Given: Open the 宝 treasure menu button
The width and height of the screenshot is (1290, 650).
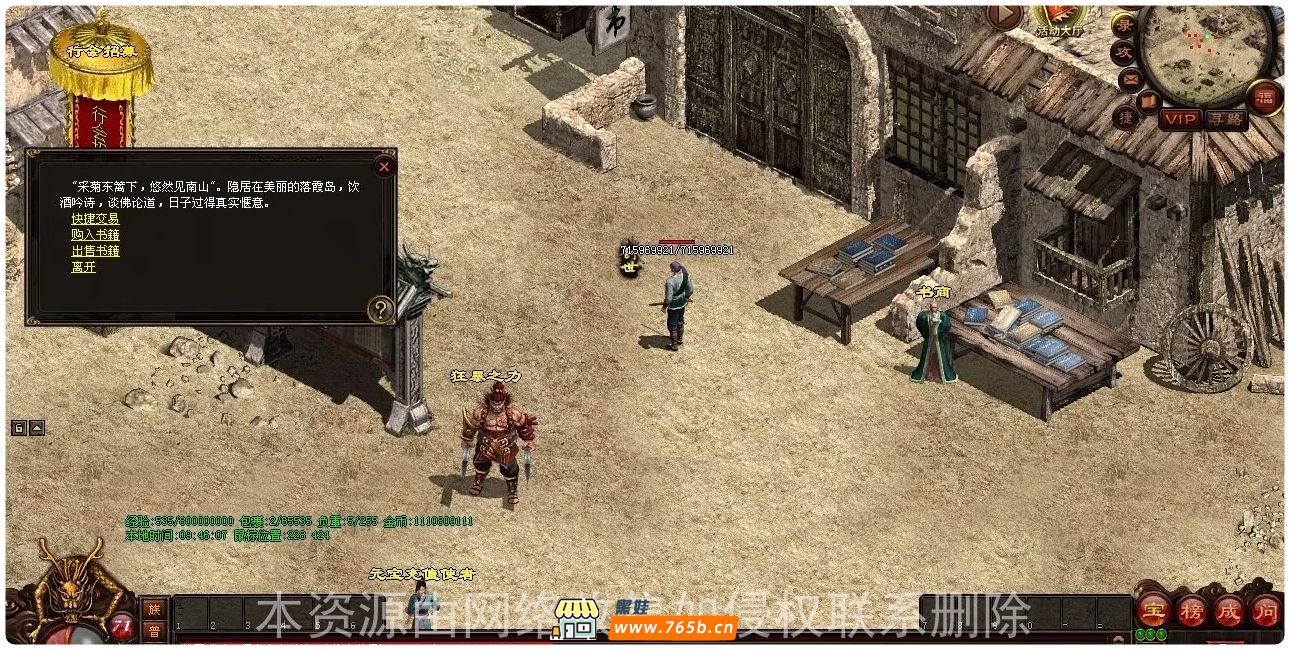Looking at the screenshot, I should [x=1154, y=609].
